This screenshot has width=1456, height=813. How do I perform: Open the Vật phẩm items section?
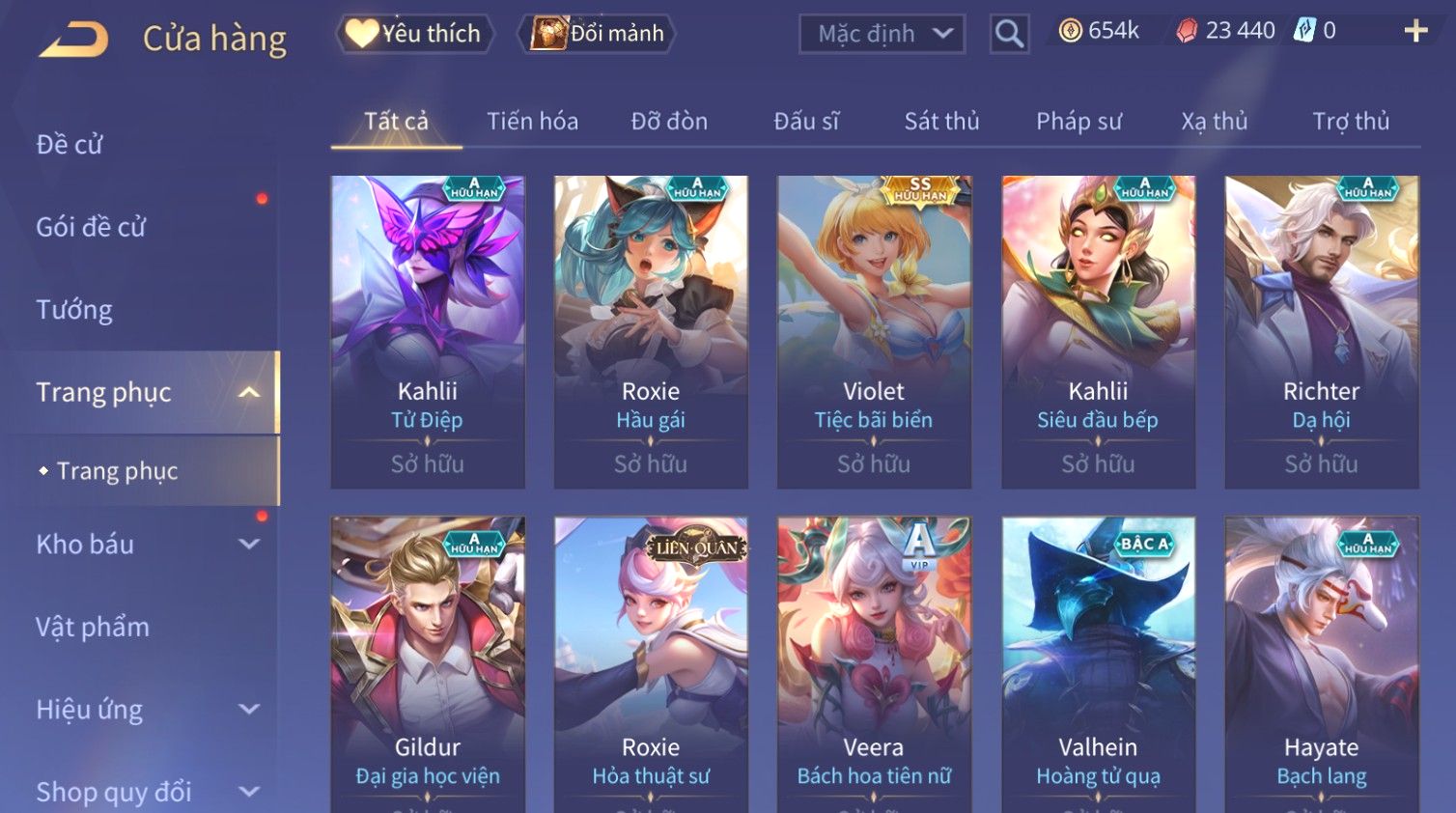pyautogui.click(x=93, y=627)
